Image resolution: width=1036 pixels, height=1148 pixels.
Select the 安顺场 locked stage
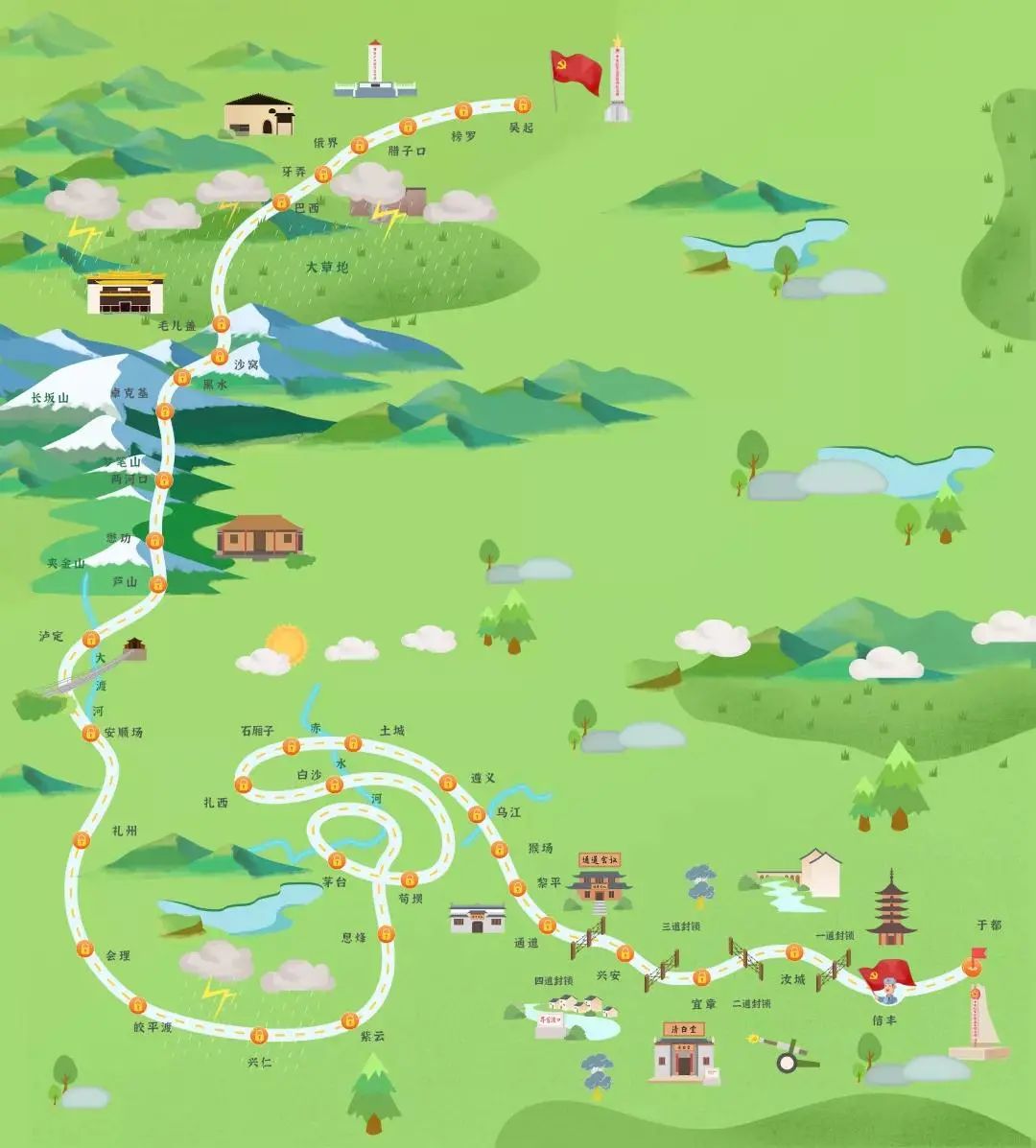coord(90,734)
